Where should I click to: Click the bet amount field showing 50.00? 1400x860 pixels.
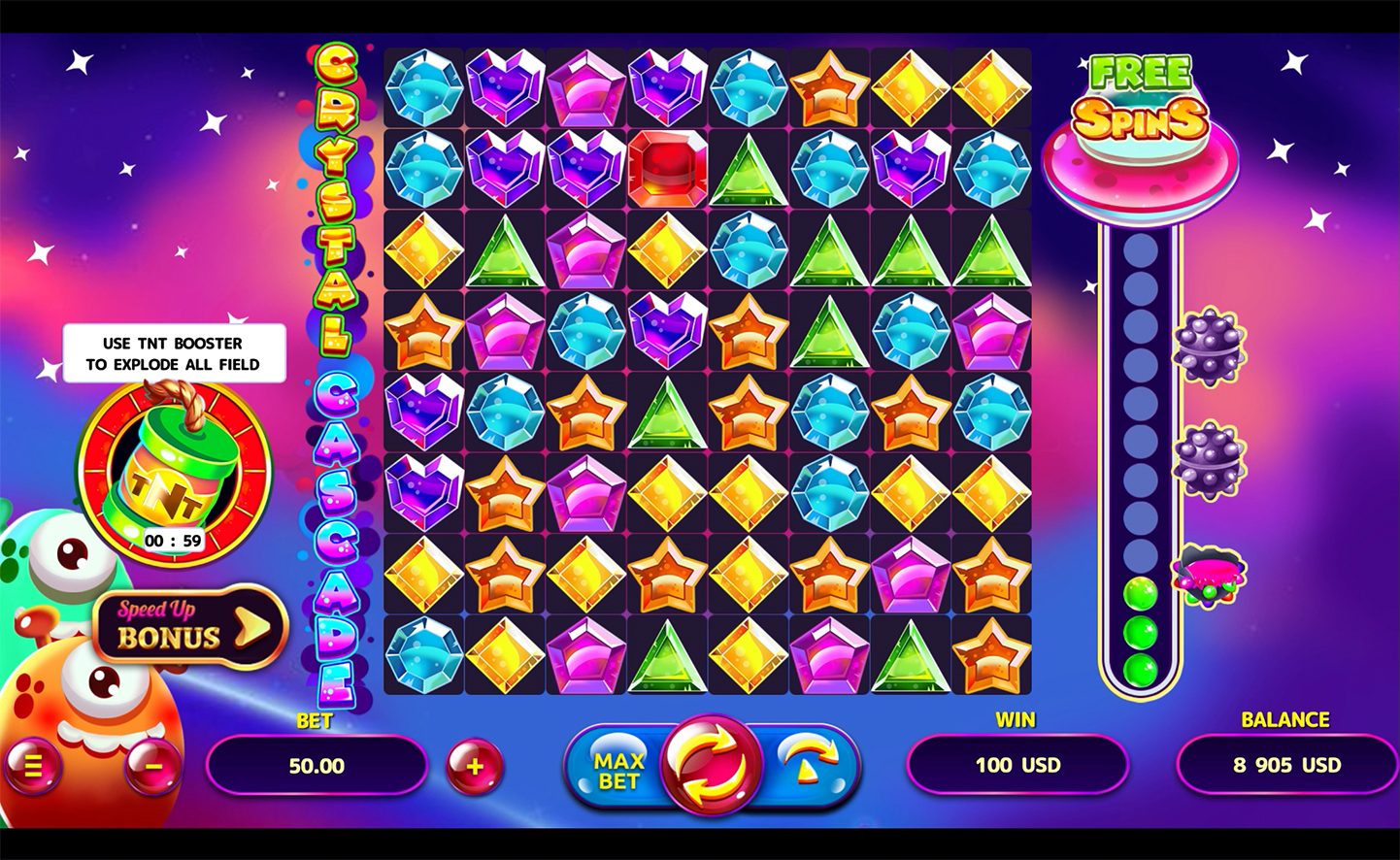[317, 766]
